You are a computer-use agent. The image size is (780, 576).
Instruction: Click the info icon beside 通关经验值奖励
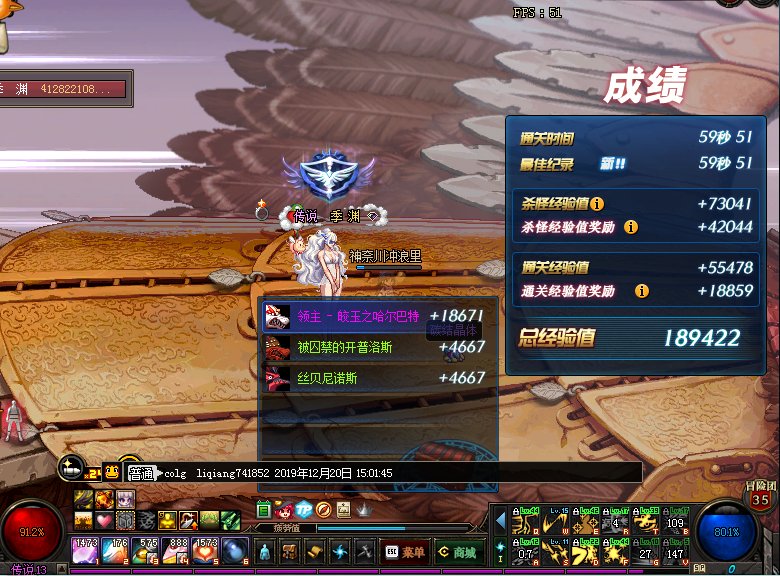641,291
